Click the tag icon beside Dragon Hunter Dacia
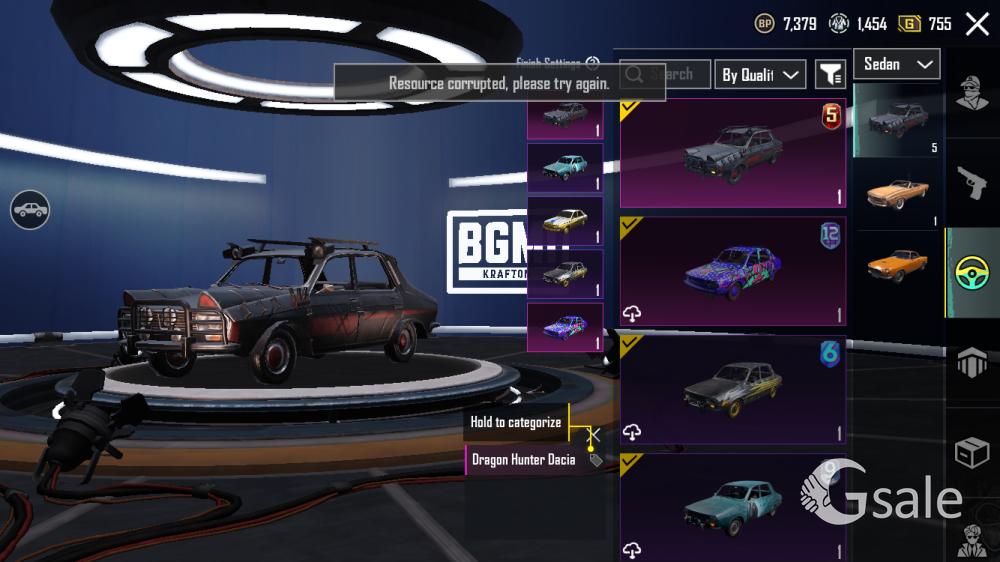1000x562 pixels. [x=596, y=461]
